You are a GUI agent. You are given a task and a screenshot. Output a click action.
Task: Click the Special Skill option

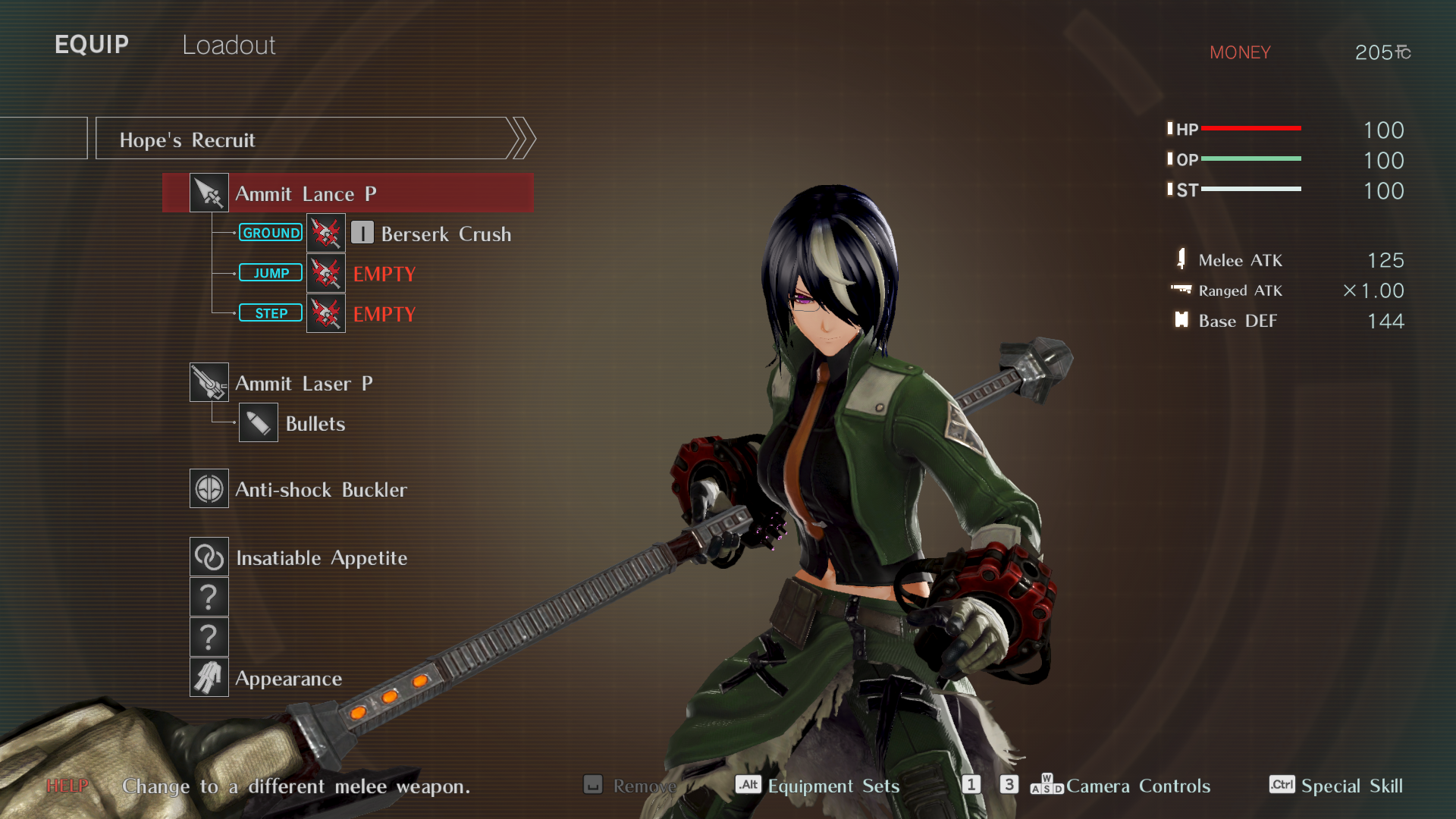(1351, 786)
